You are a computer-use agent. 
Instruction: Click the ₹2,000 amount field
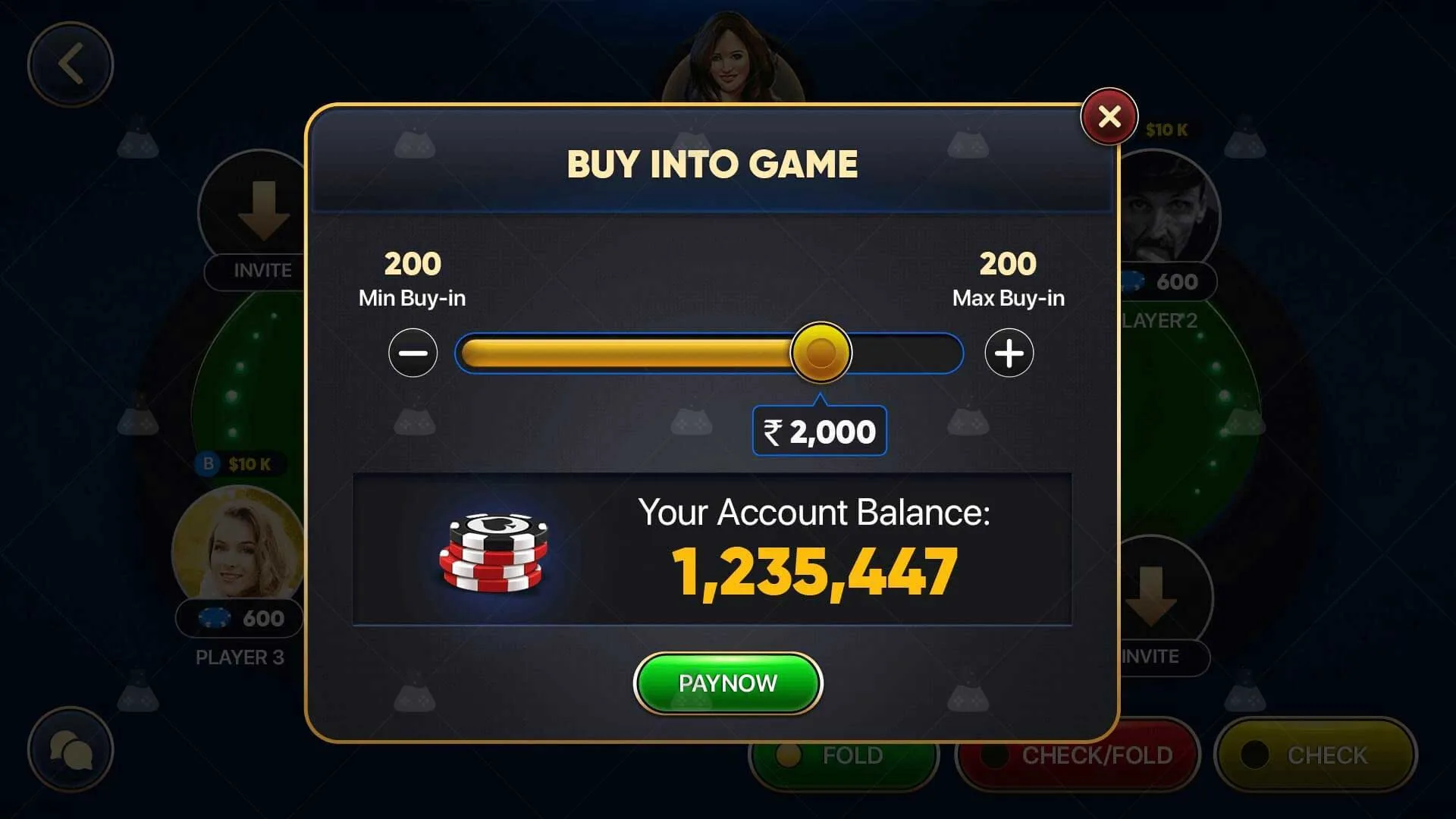pyautogui.click(x=818, y=431)
